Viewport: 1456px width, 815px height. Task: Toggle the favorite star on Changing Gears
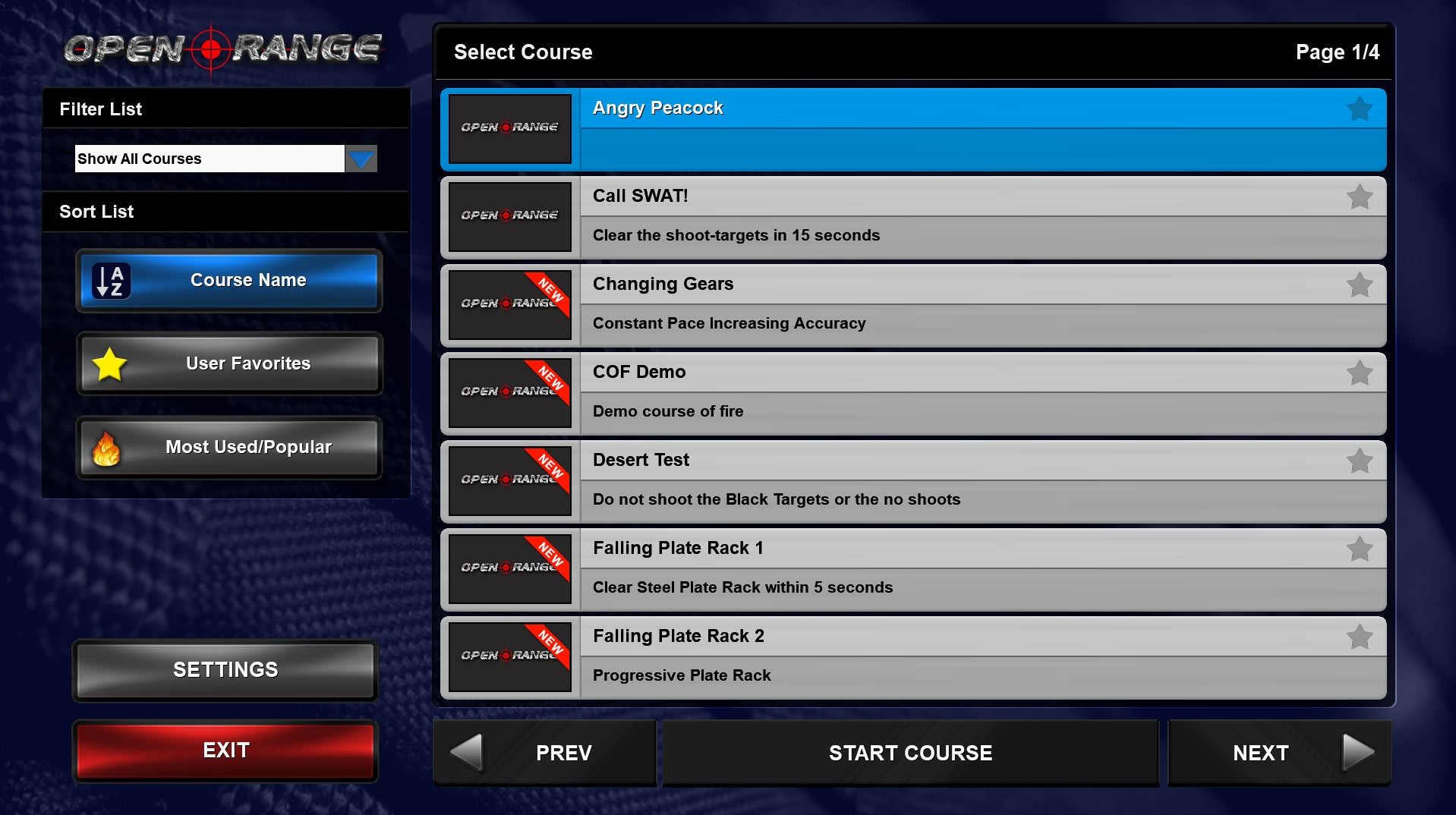[x=1359, y=285]
